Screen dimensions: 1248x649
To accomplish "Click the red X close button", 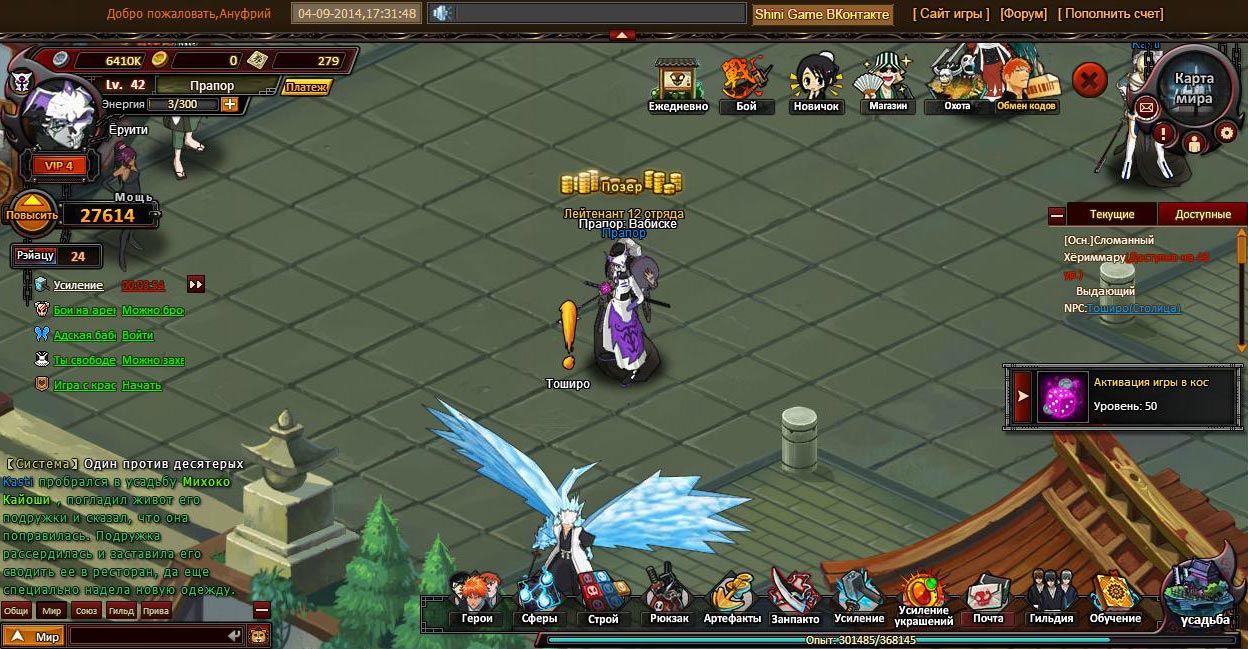I will pyautogui.click(x=1090, y=79).
